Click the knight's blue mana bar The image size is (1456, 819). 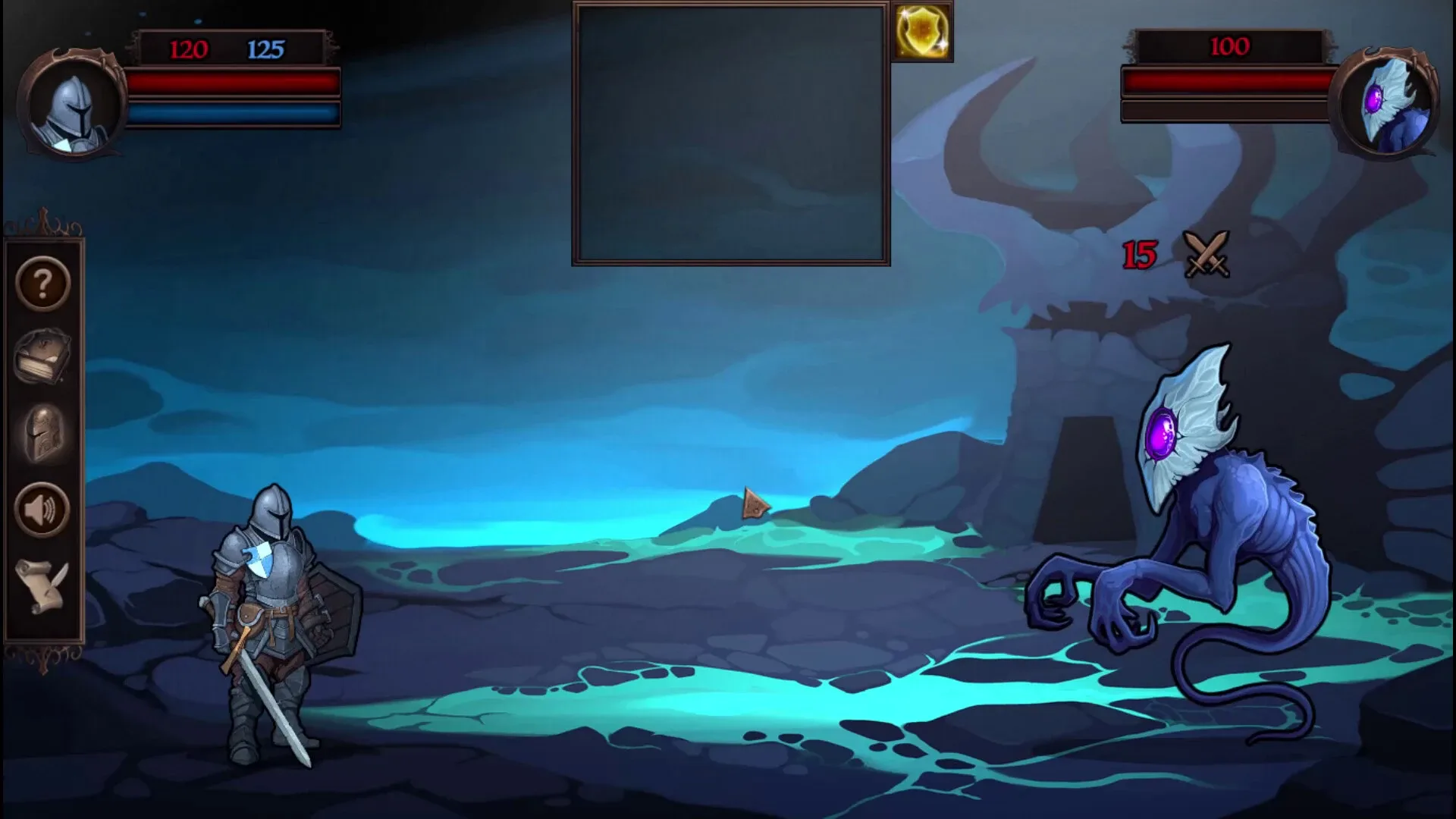[x=234, y=112]
